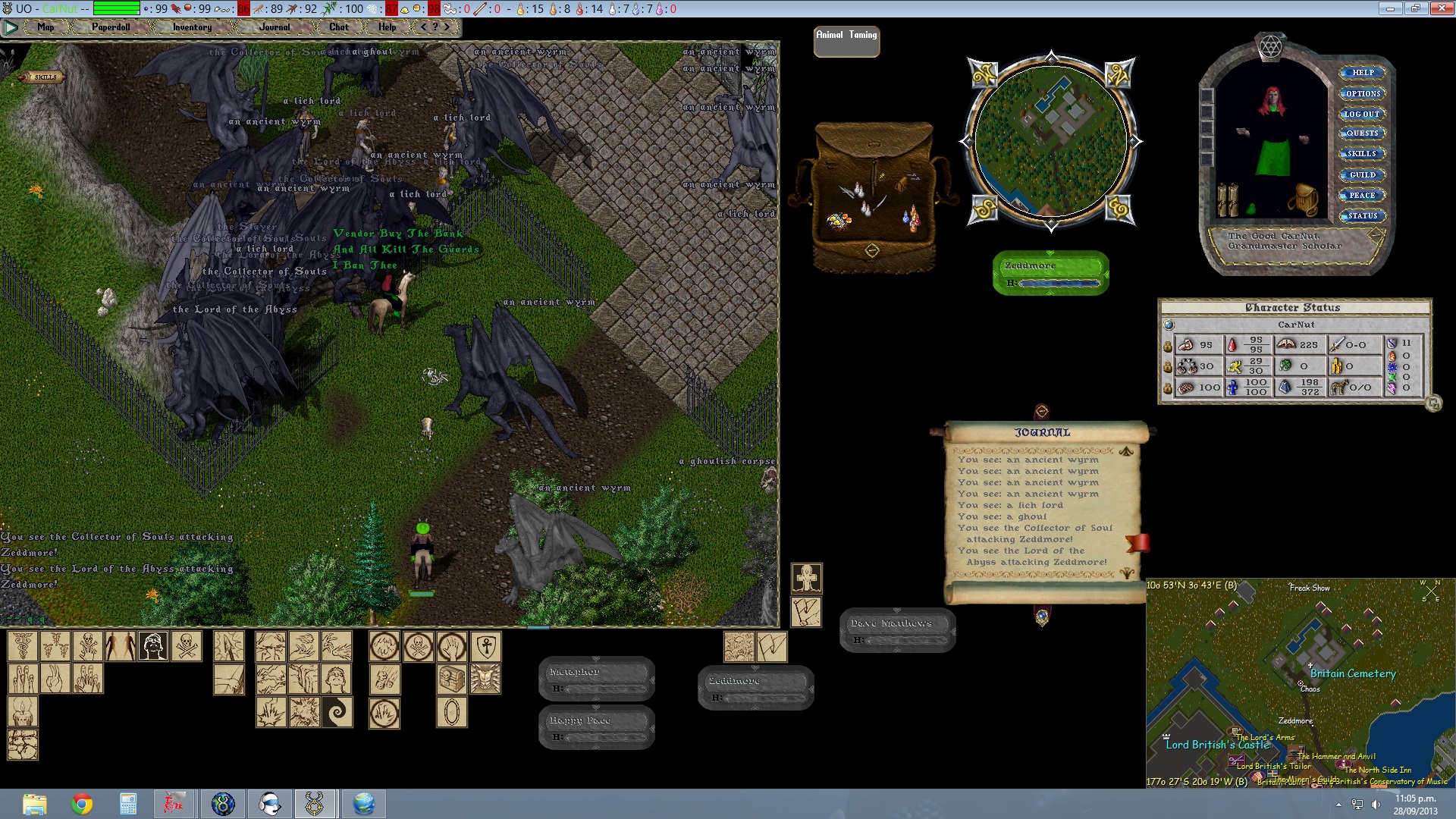Open OPTIONS from the paperdoll
This screenshot has height=819, width=1456.
pyautogui.click(x=1363, y=94)
